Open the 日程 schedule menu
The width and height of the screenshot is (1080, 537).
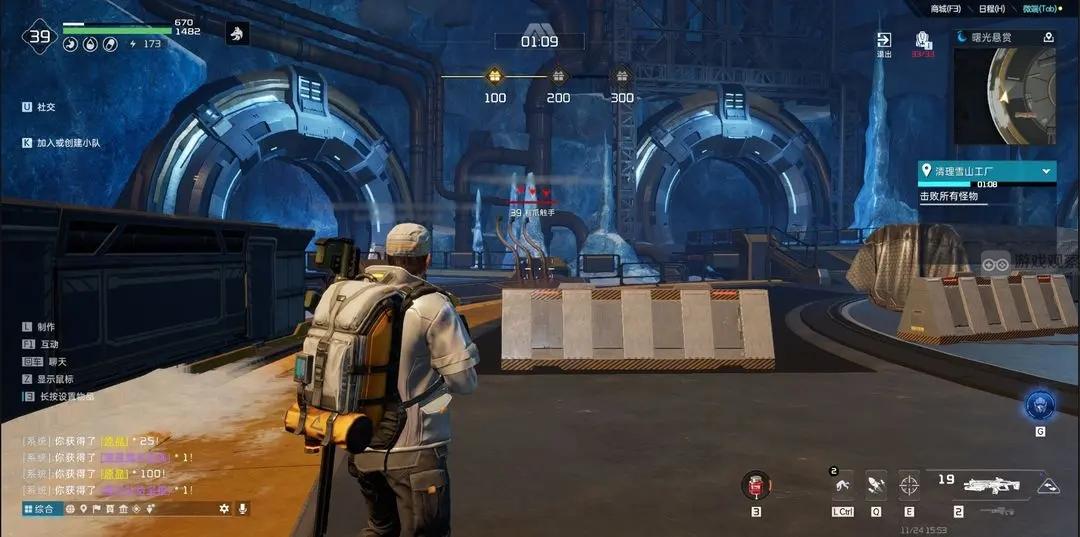pos(992,9)
